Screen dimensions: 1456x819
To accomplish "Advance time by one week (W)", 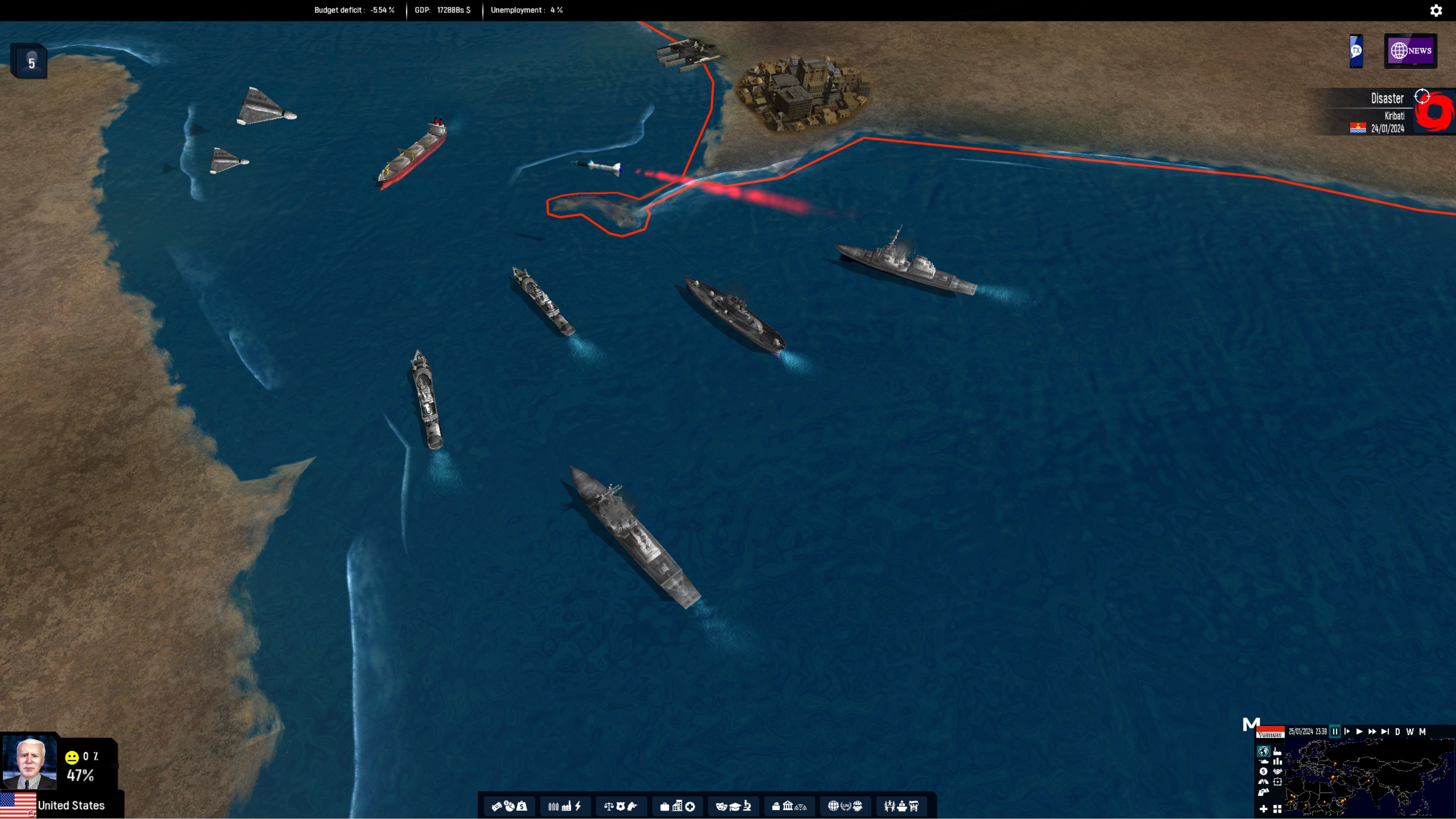I will point(1410,731).
